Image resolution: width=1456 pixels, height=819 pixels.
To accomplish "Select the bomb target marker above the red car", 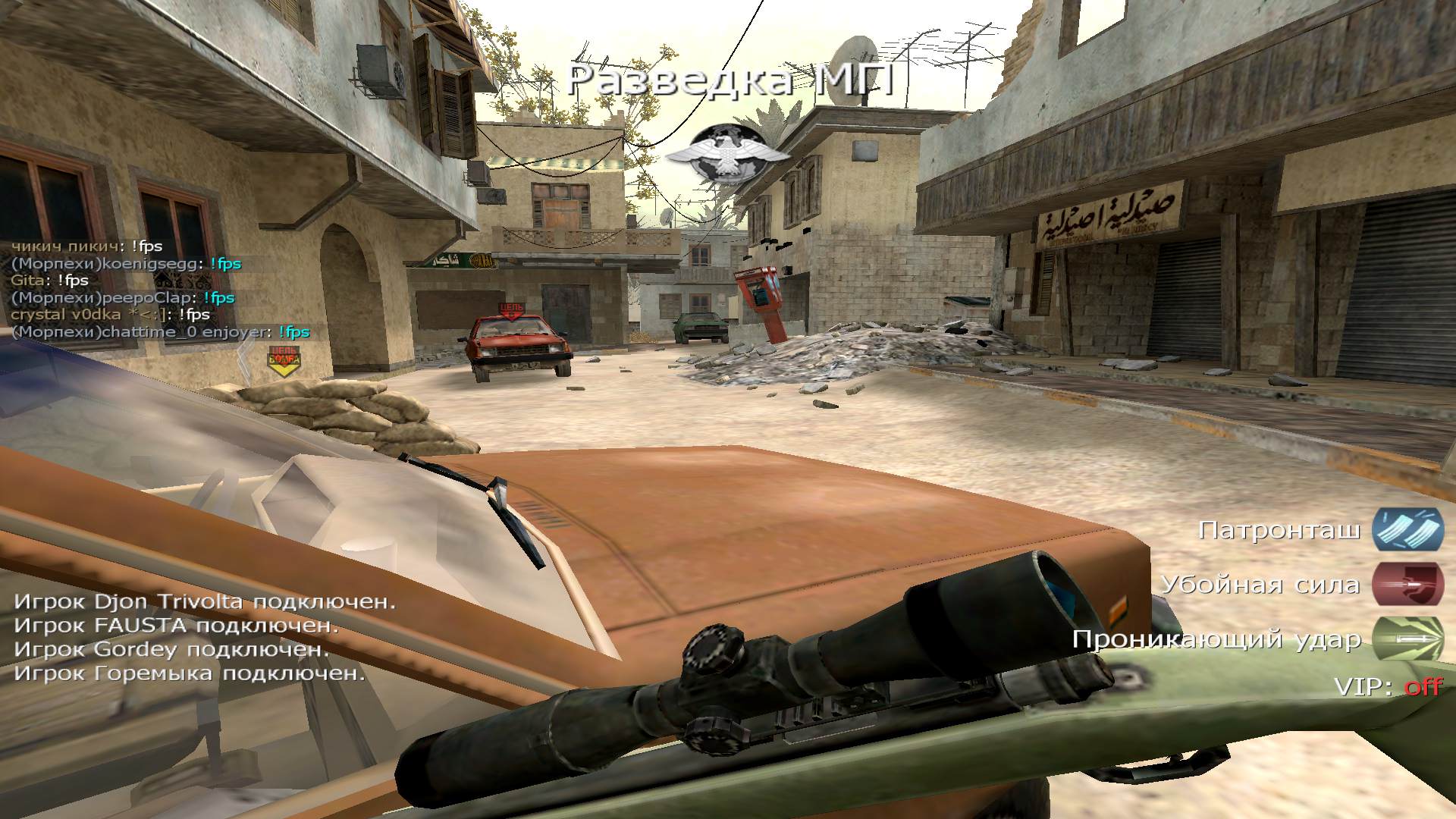I will pyautogui.click(x=512, y=310).
